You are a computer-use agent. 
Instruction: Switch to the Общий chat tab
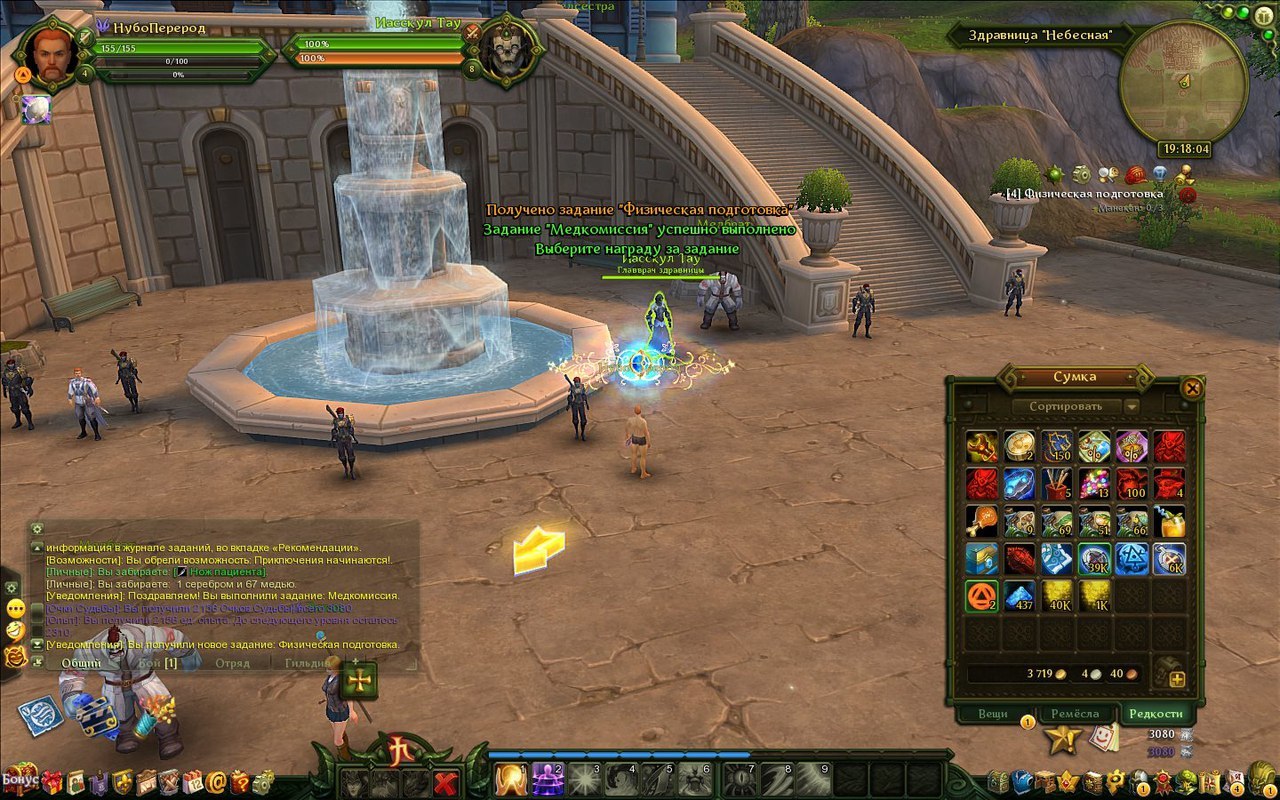coord(81,662)
